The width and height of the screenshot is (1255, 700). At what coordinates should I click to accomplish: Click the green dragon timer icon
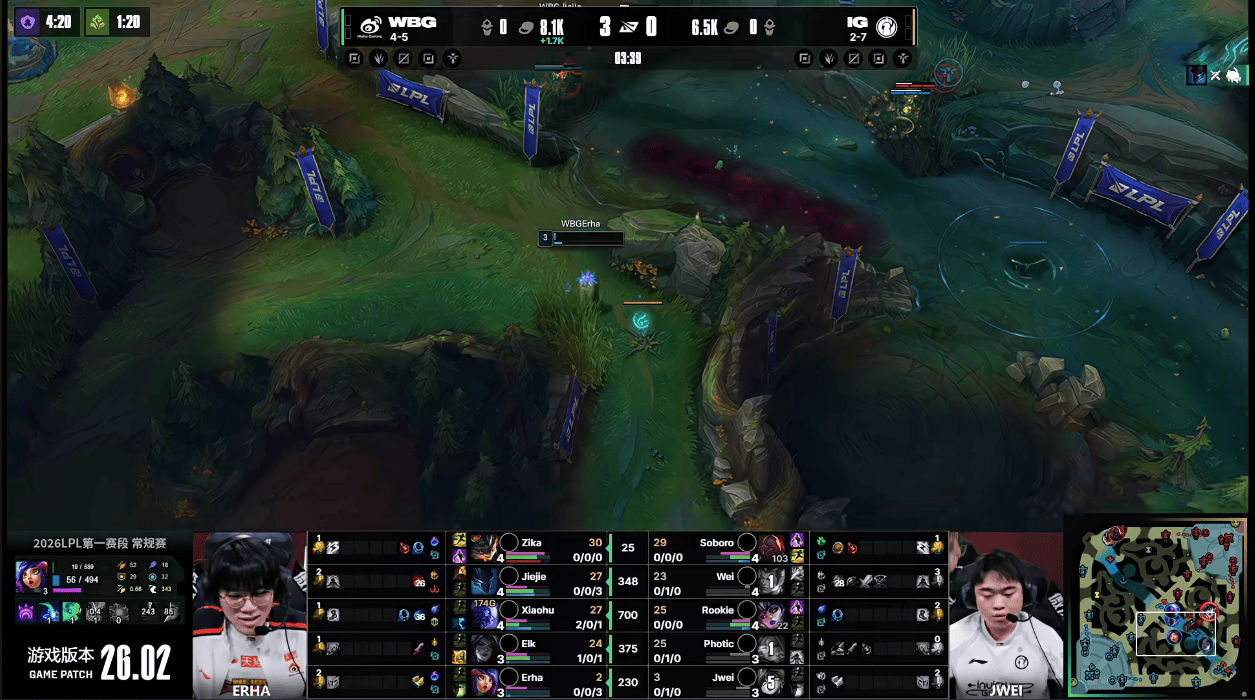(x=97, y=21)
